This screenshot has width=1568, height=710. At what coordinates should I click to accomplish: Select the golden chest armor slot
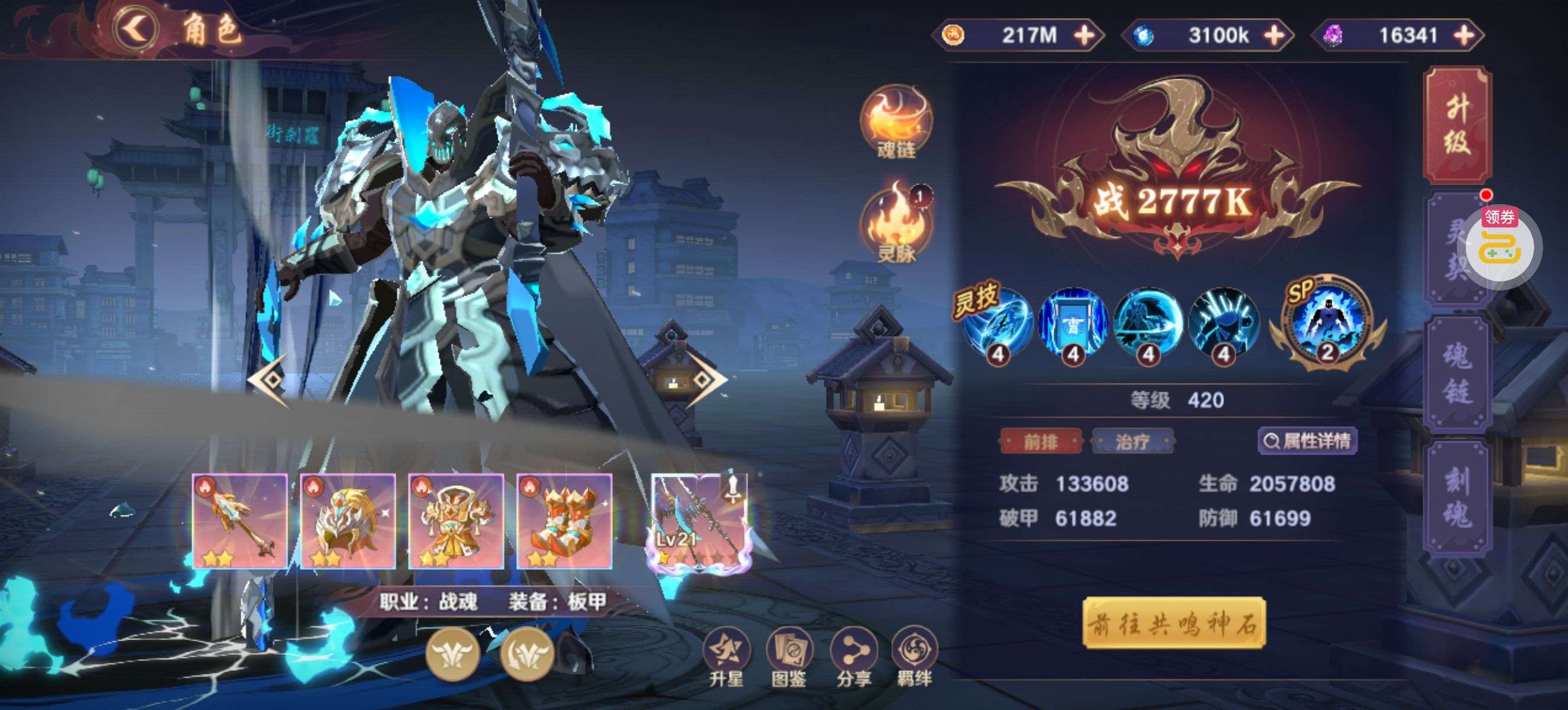pyautogui.click(x=456, y=521)
